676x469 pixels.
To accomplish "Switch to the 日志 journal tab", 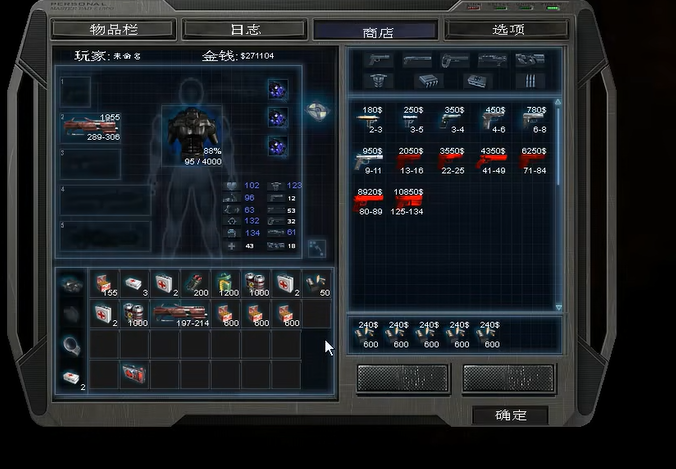I will (x=244, y=29).
